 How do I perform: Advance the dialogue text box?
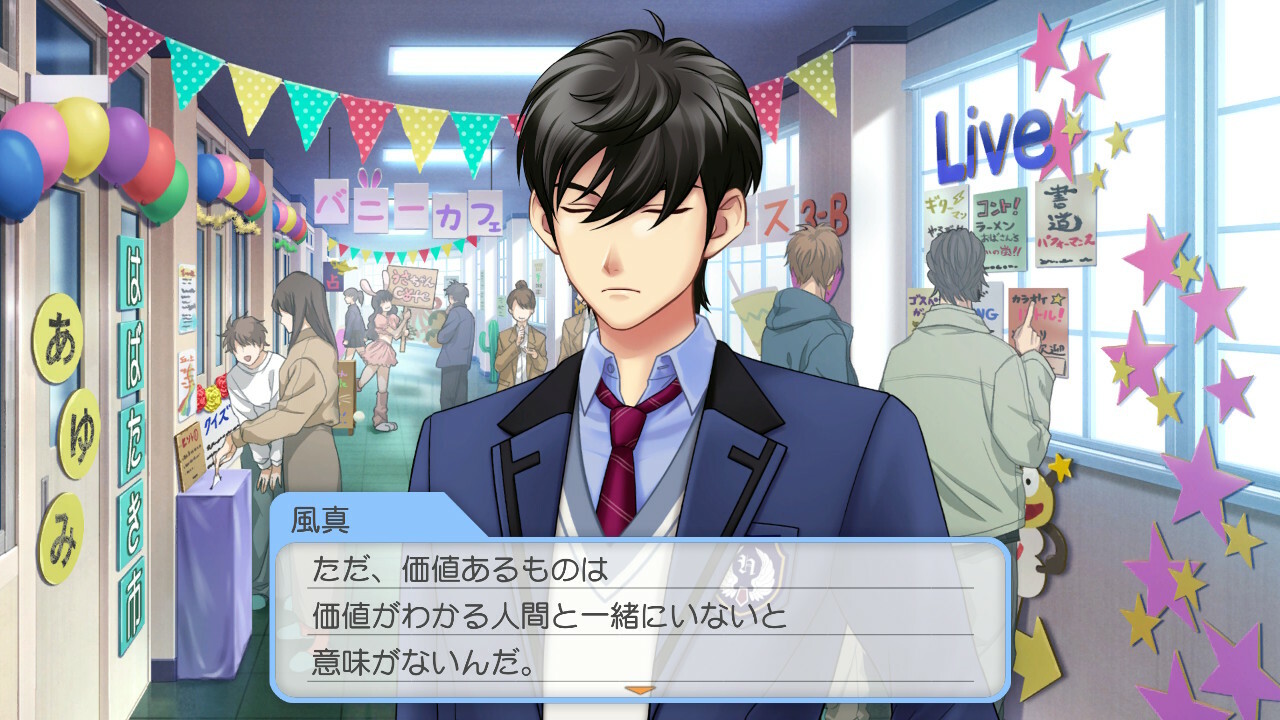click(x=640, y=618)
